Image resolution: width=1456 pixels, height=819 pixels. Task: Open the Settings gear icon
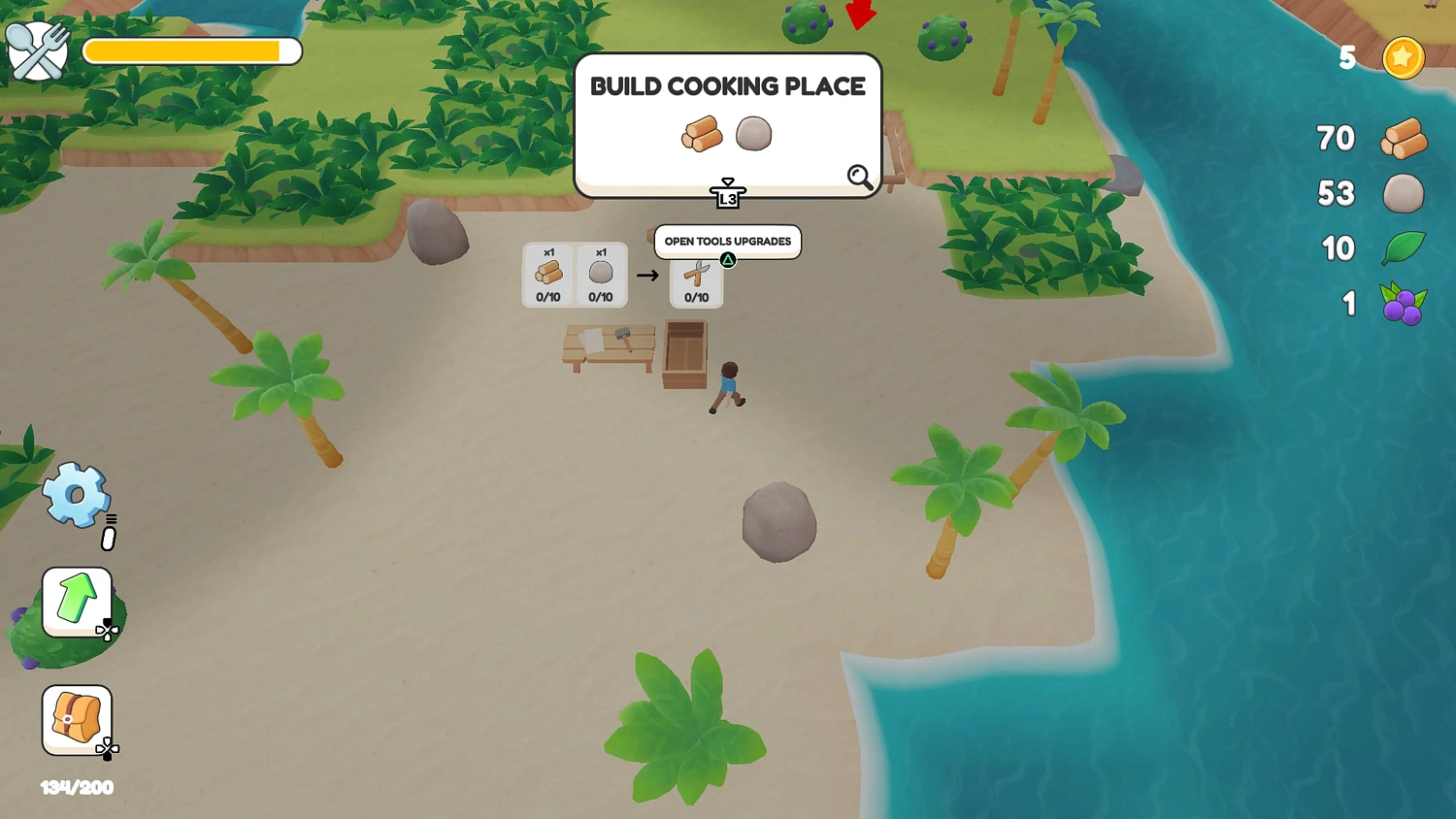[x=76, y=495]
